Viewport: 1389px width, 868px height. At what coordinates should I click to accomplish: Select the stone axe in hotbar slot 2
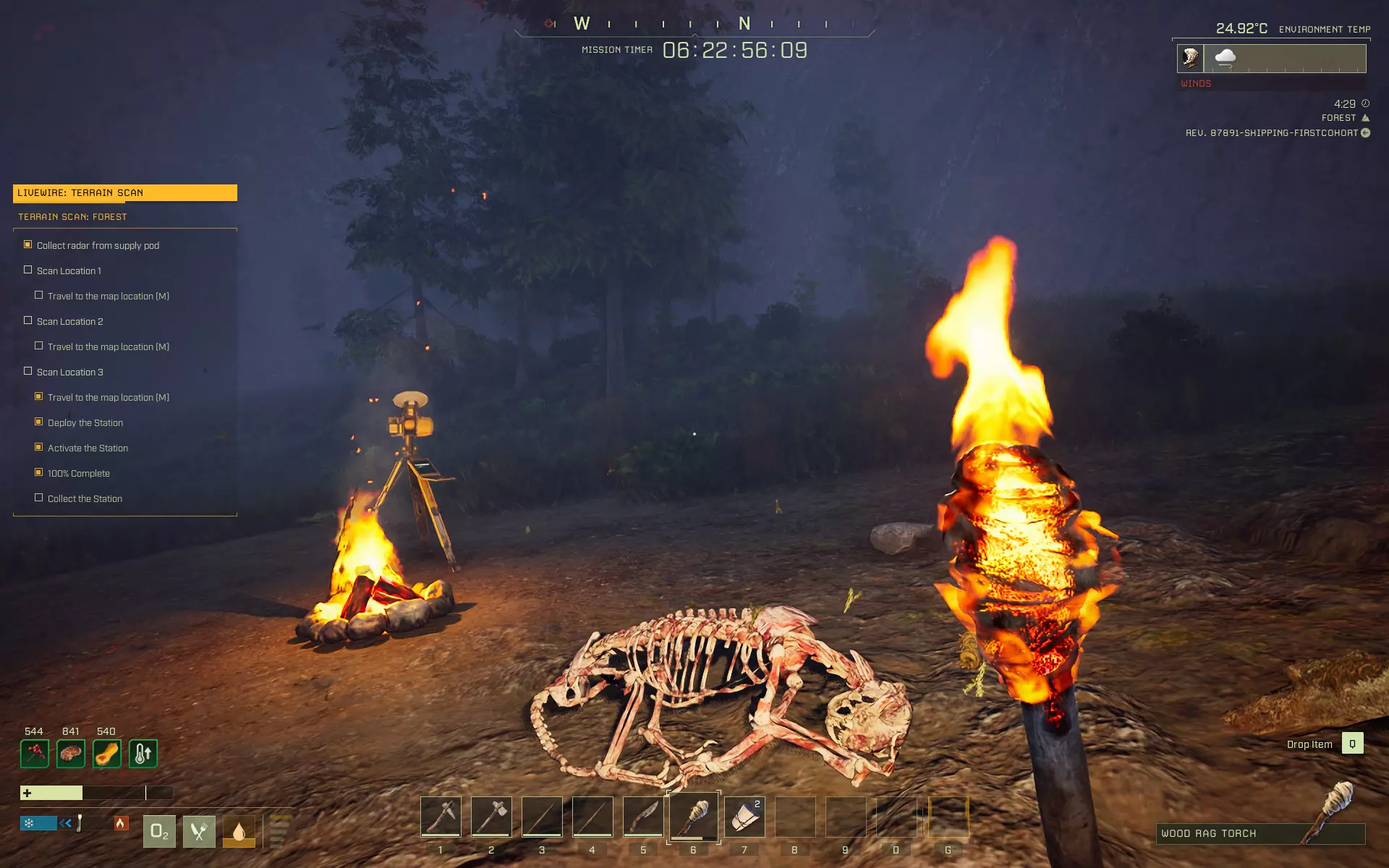click(491, 817)
